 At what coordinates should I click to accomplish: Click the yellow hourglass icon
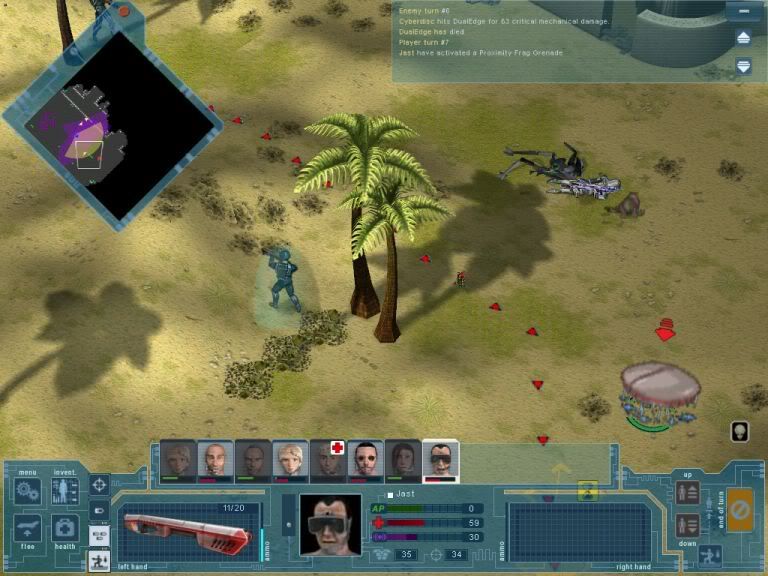pos(587,489)
